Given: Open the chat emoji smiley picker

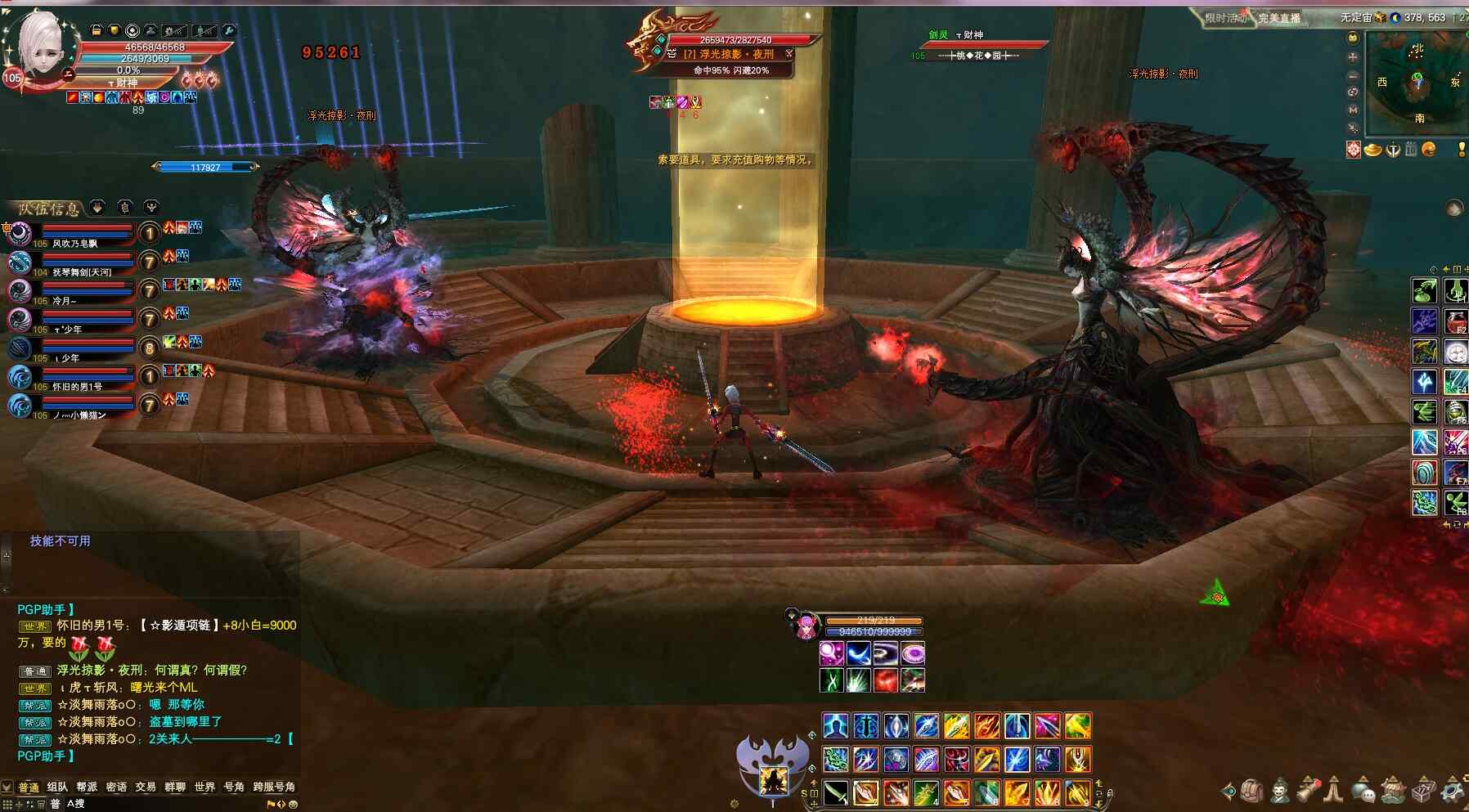Looking at the screenshot, I should [x=293, y=804].
